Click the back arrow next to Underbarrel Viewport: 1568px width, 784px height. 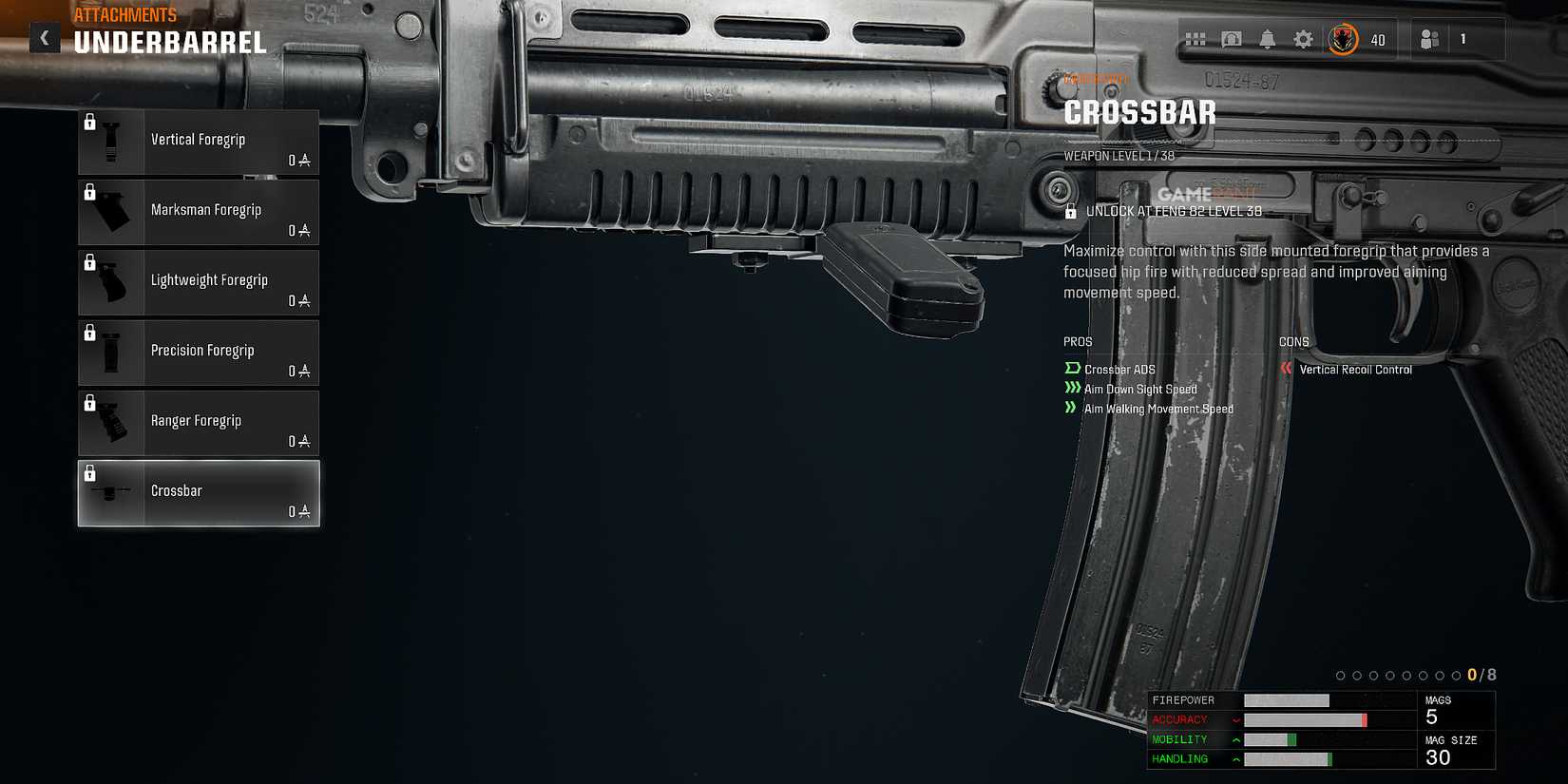(x=44, y=37)
